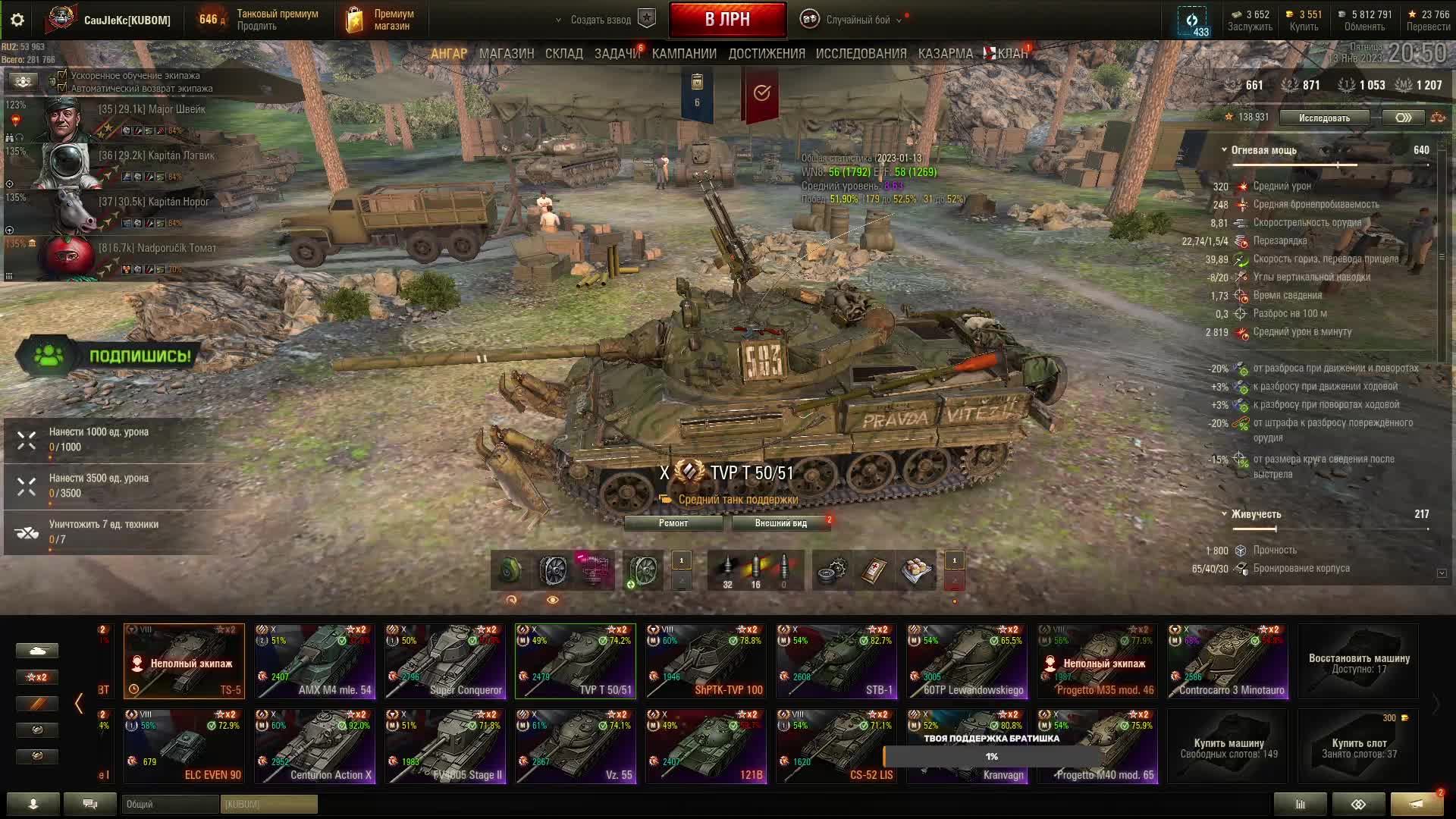Viewport: 1456px width, 819px height.
Task: Open the Случайный бой mode dropdown
Action: (857, 20)
